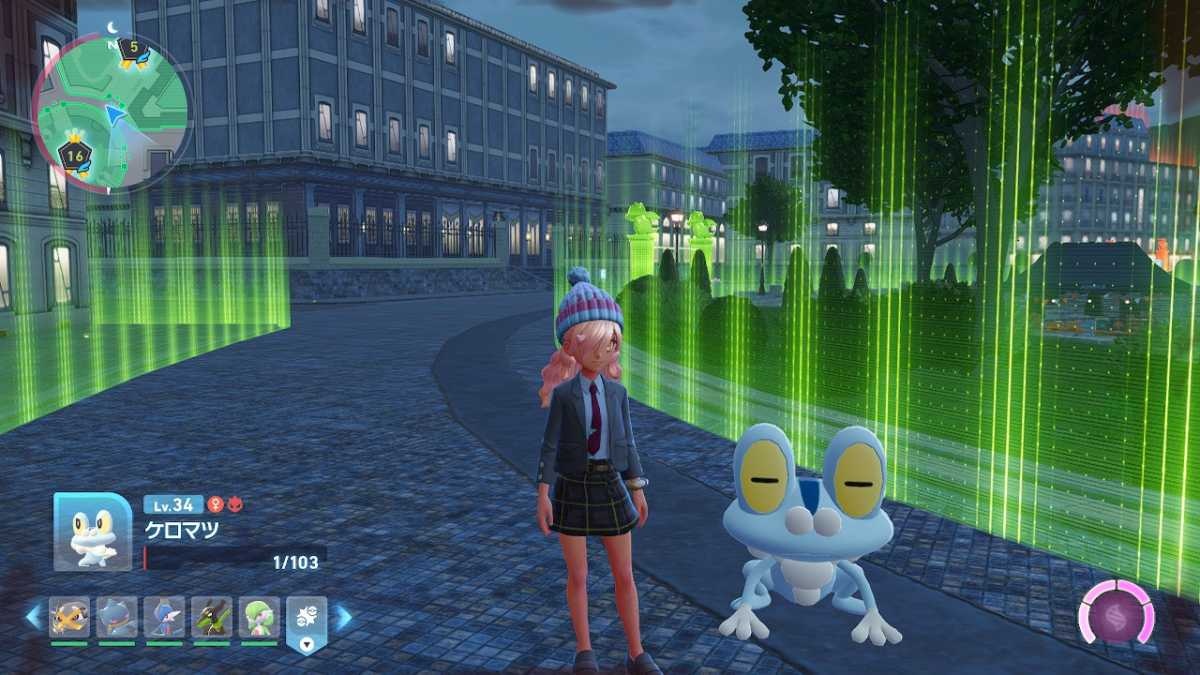The image size is (1200, 675).
Task: Choose the gray-blue ghost party Pokémon
Action: (117, 617)
